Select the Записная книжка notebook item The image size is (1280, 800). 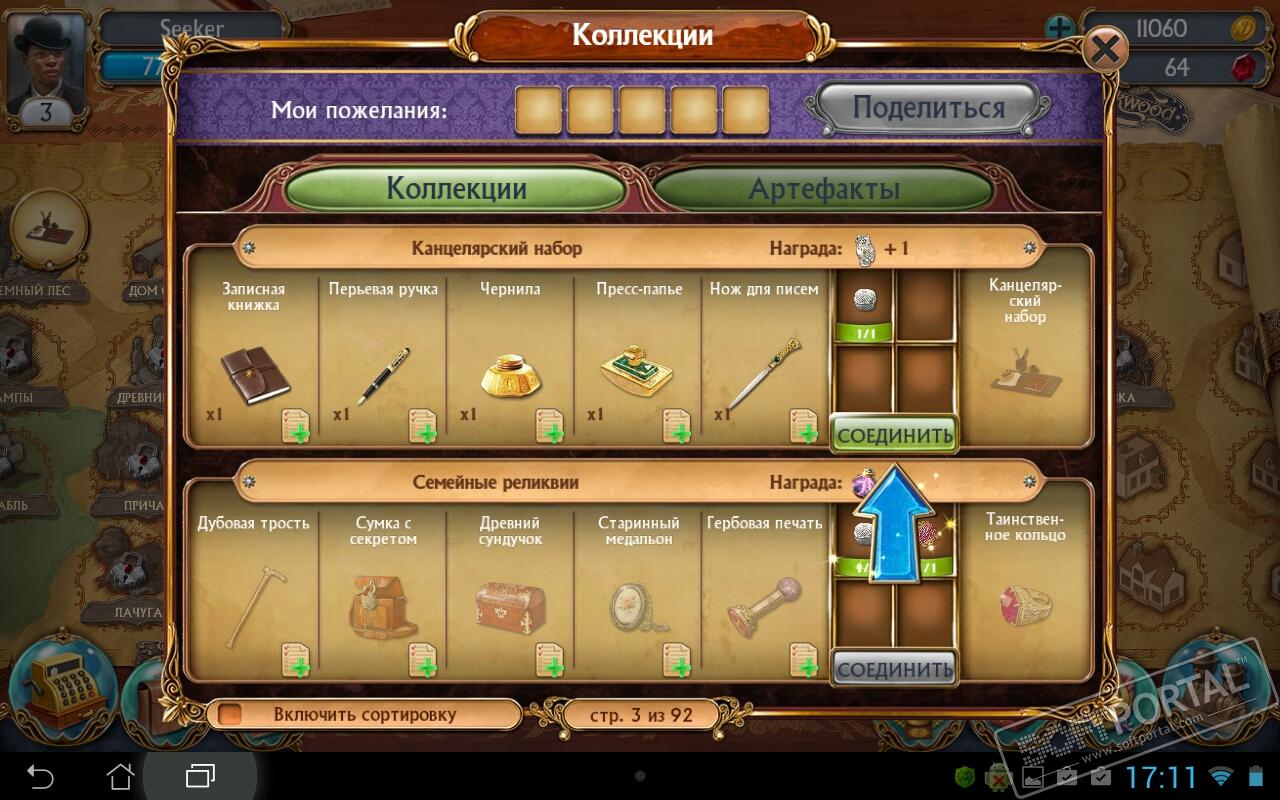pos(254,376)
